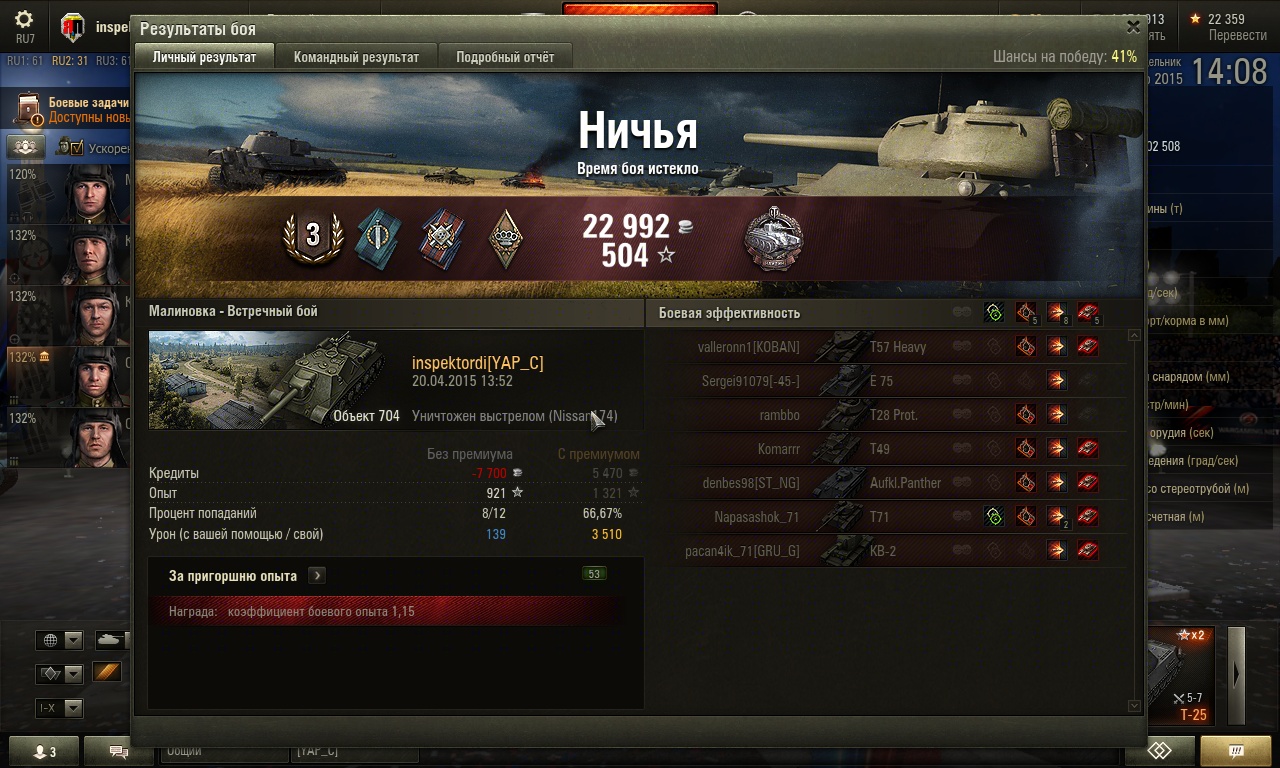Open the Подробный отчёт tab
The height and width of the screenshot is (768, 1280).
click(505, 57)
